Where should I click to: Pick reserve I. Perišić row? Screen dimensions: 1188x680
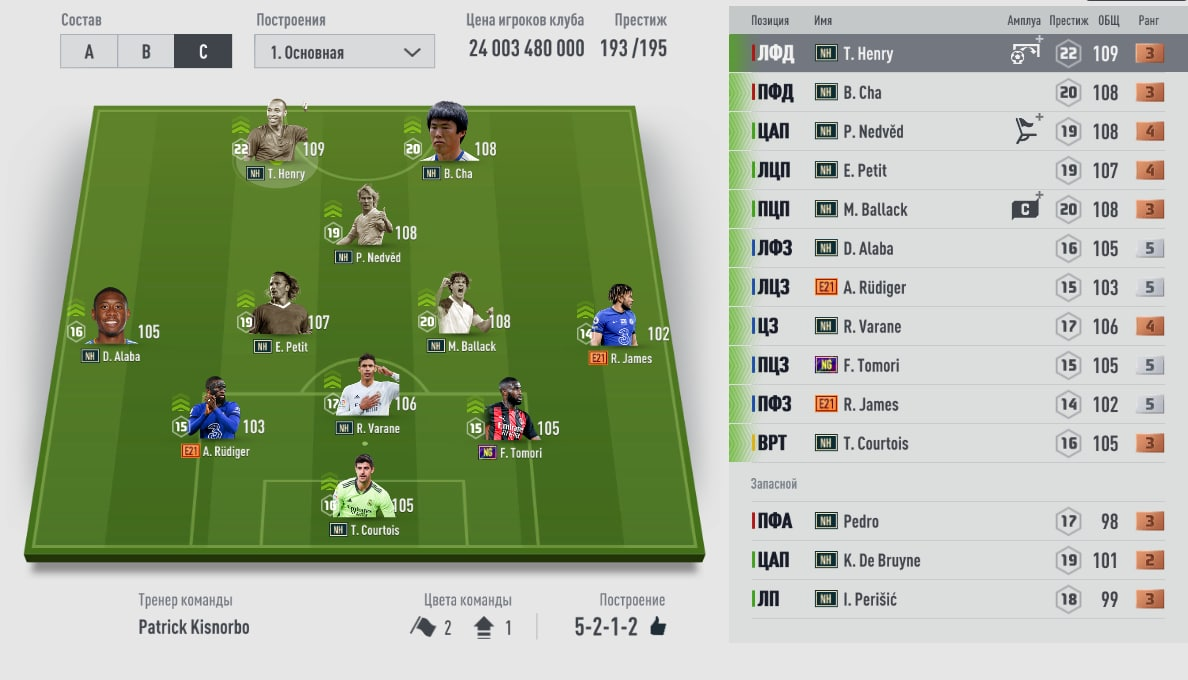pos(957,600)
